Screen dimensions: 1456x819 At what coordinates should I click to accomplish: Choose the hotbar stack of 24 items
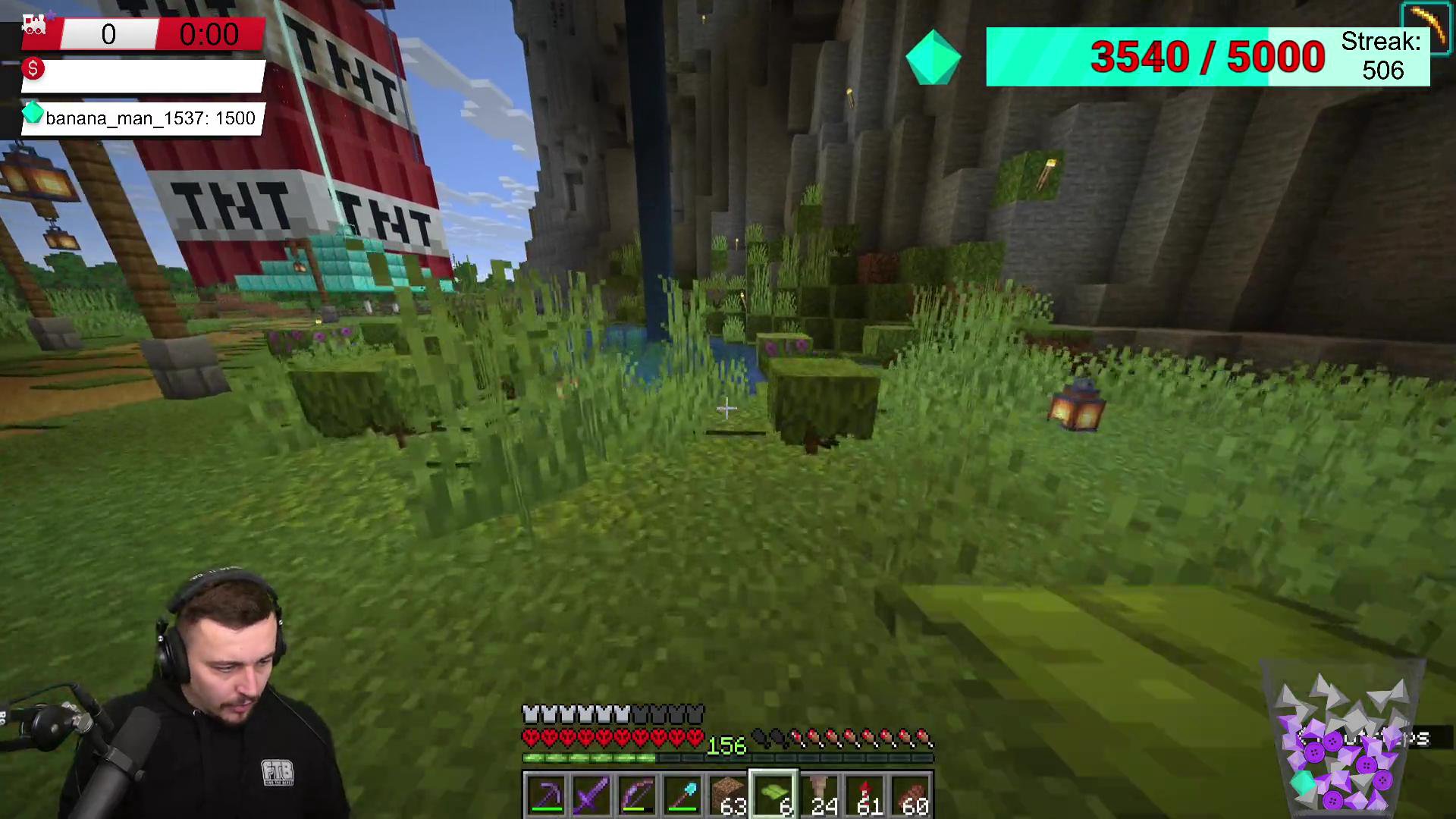[x=820, y=795]
